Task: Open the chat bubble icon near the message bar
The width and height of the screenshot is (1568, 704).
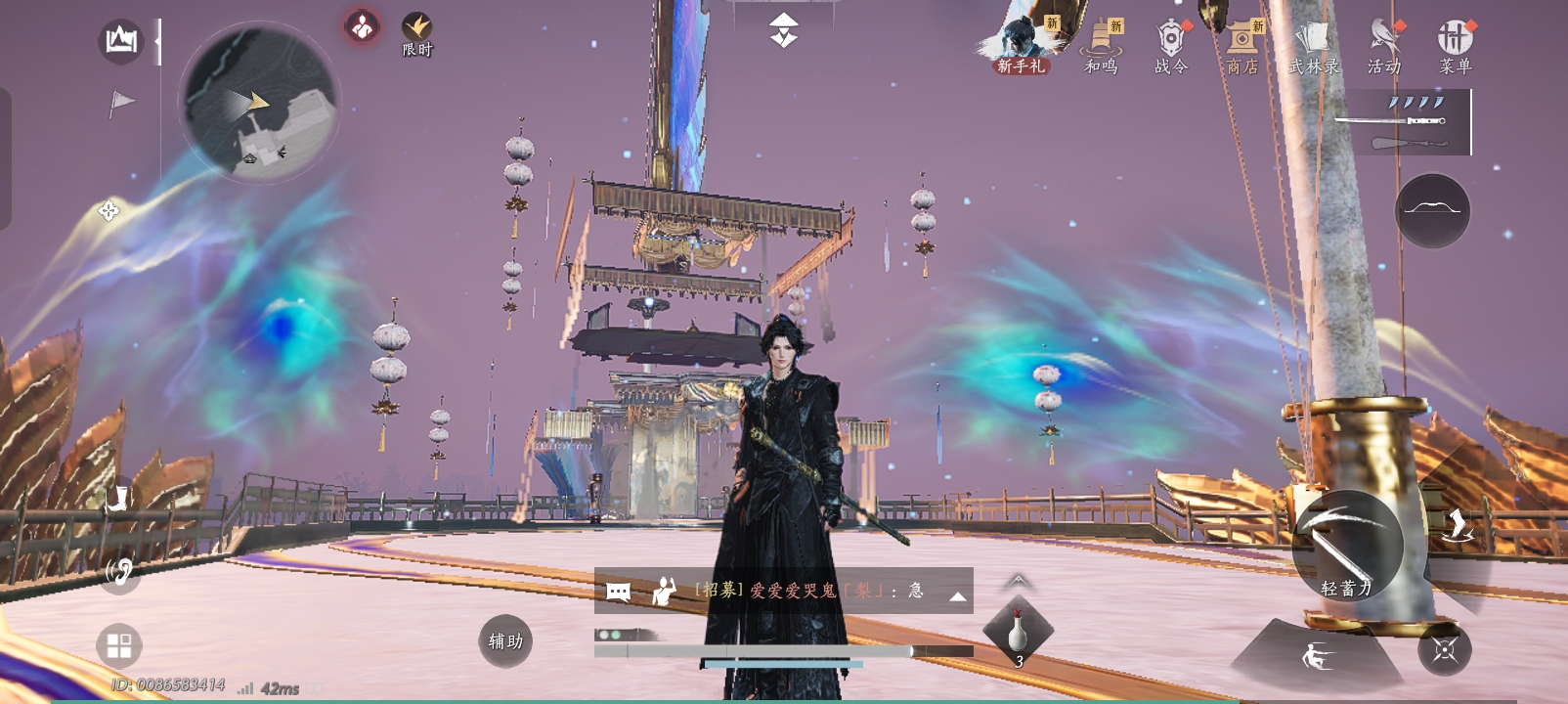Action: [616, 591]
